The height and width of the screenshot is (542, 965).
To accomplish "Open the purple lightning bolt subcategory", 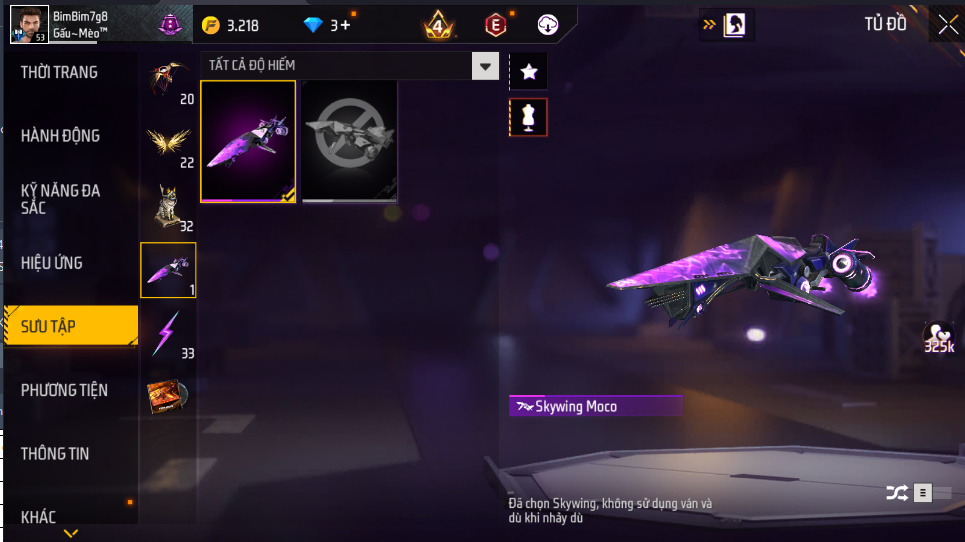I will pos(168,333).
